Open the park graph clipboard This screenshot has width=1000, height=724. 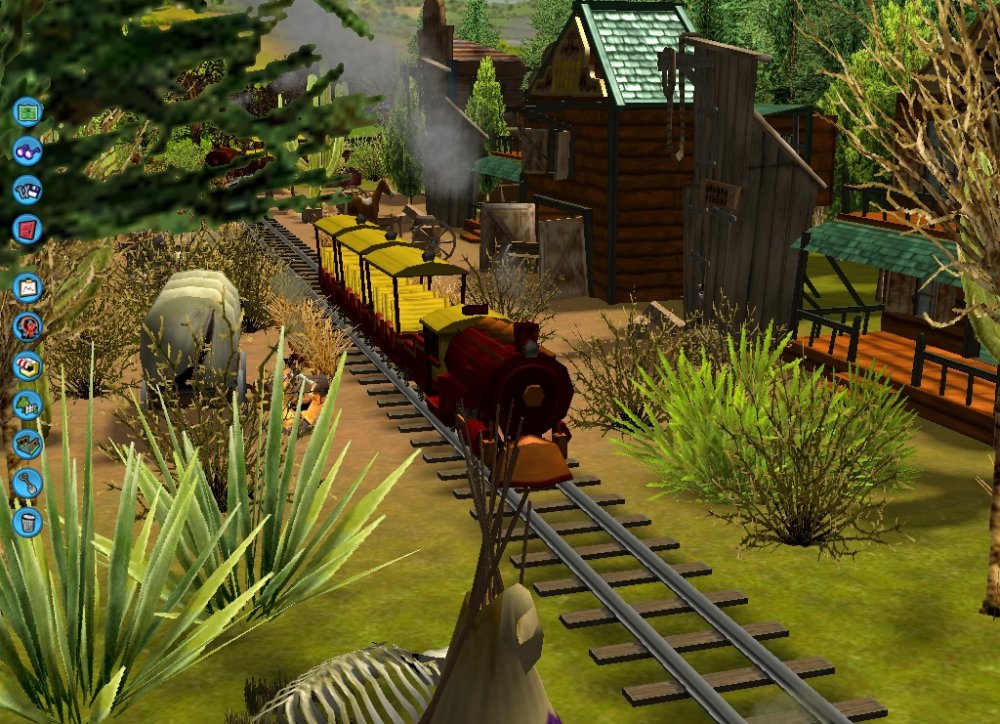tap(28, 288)
